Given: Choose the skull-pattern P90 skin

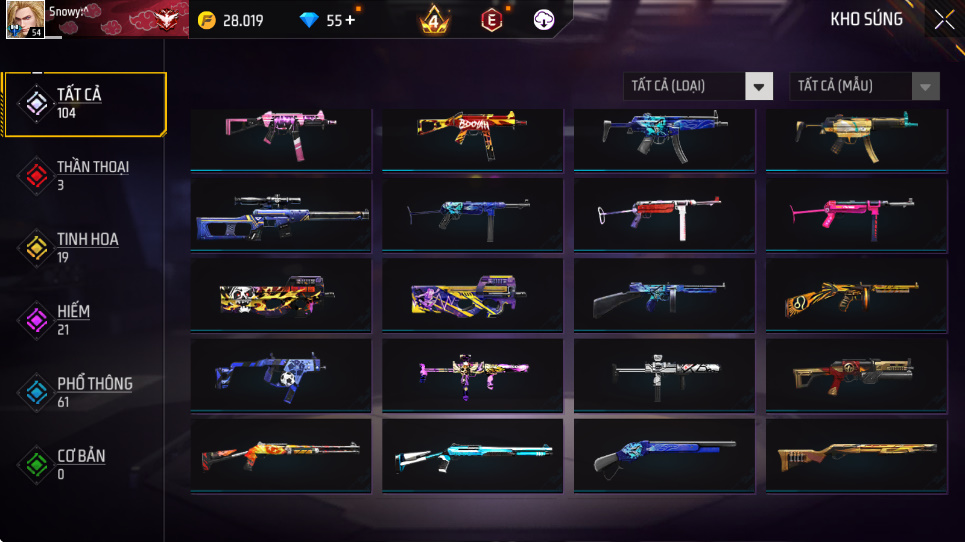Looking at the screenshot, I should point(281,294).
